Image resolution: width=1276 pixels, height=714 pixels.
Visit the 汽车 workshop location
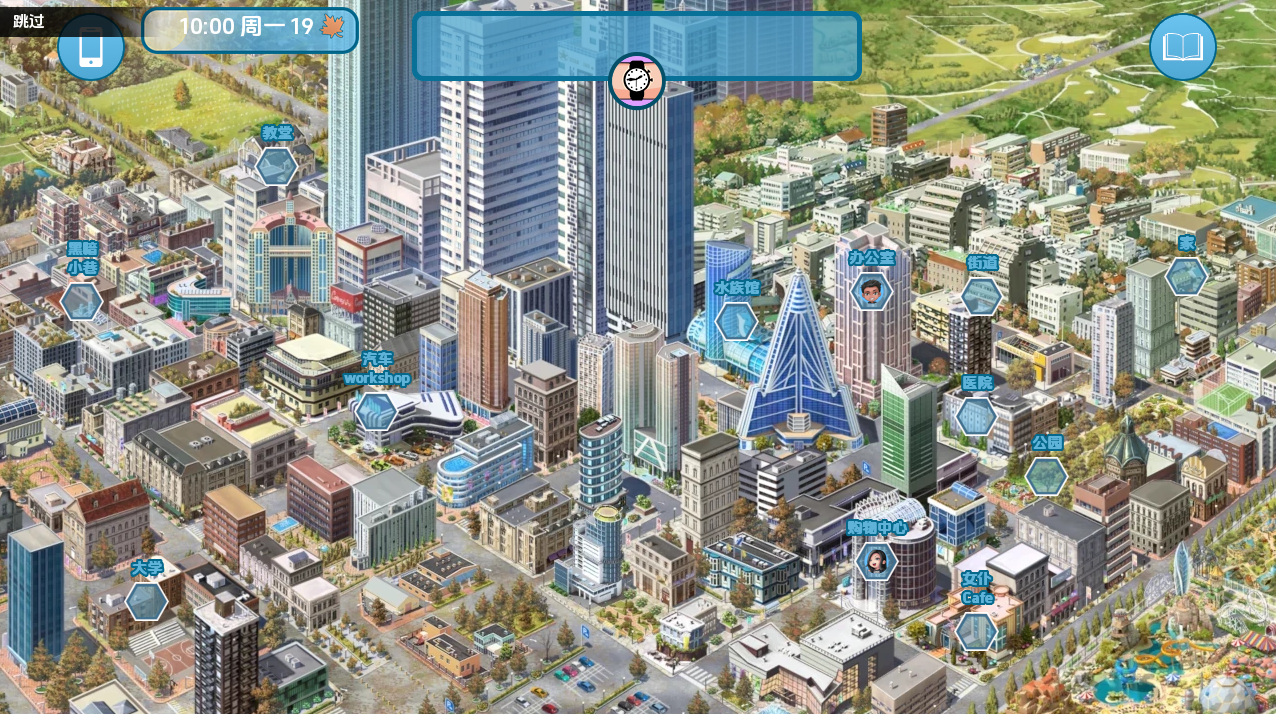(x=376, y=410)
